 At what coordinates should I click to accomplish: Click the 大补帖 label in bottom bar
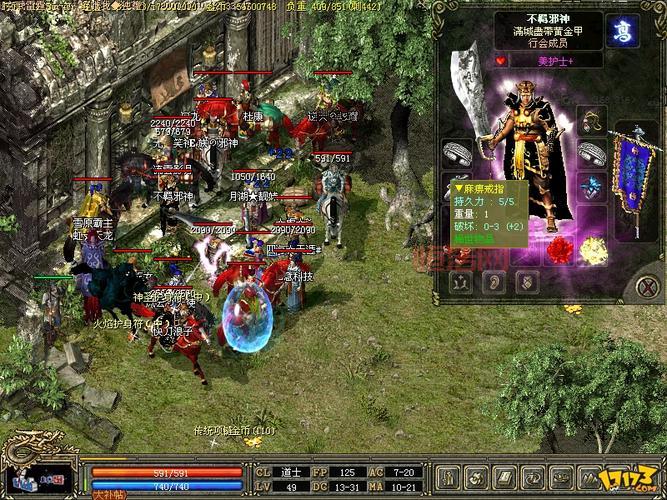tap(104, 493)
